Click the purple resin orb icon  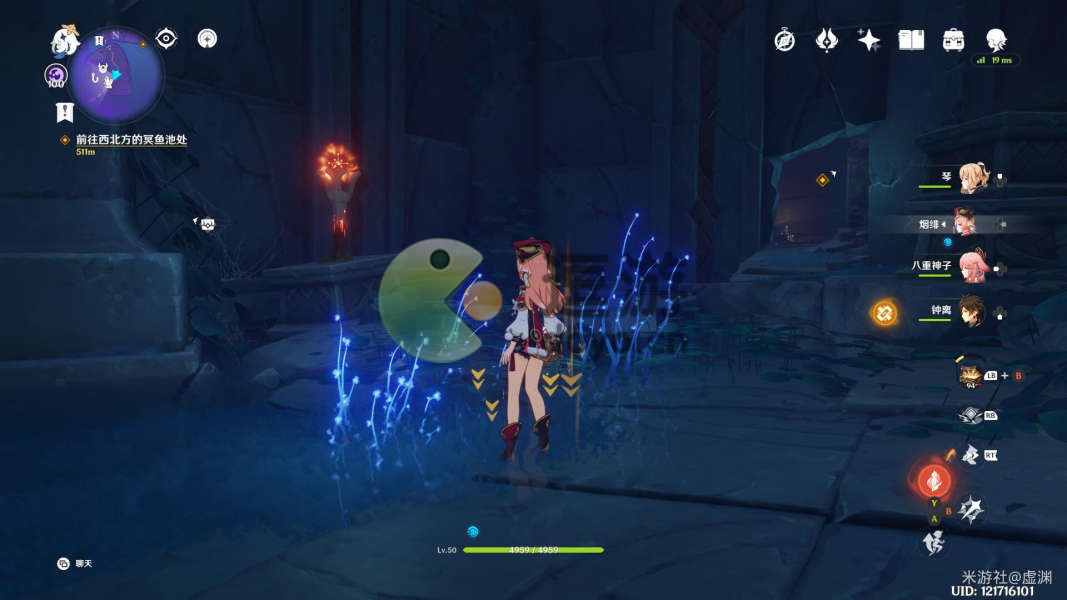56,75
